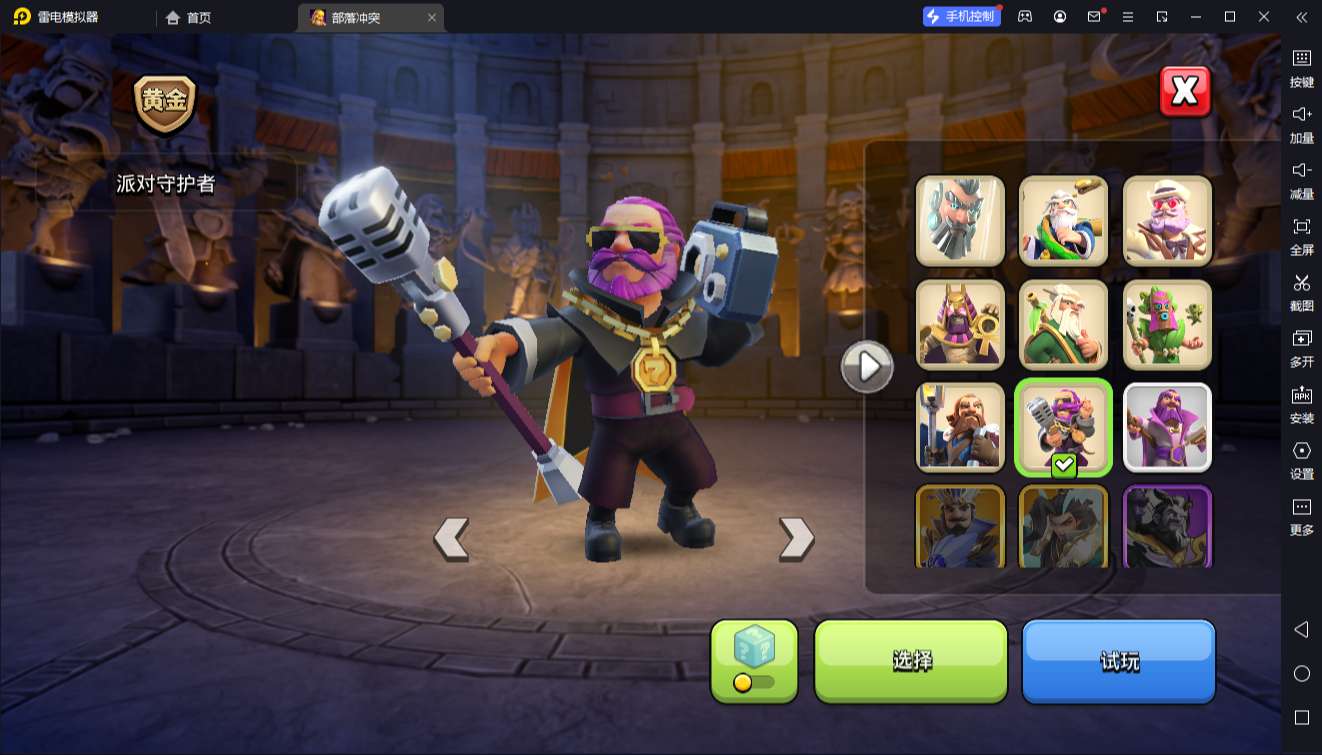The image size is (1322, 755).
Task: Pick the dark horned purple-framed warden skin
Action: [1167, 526]
